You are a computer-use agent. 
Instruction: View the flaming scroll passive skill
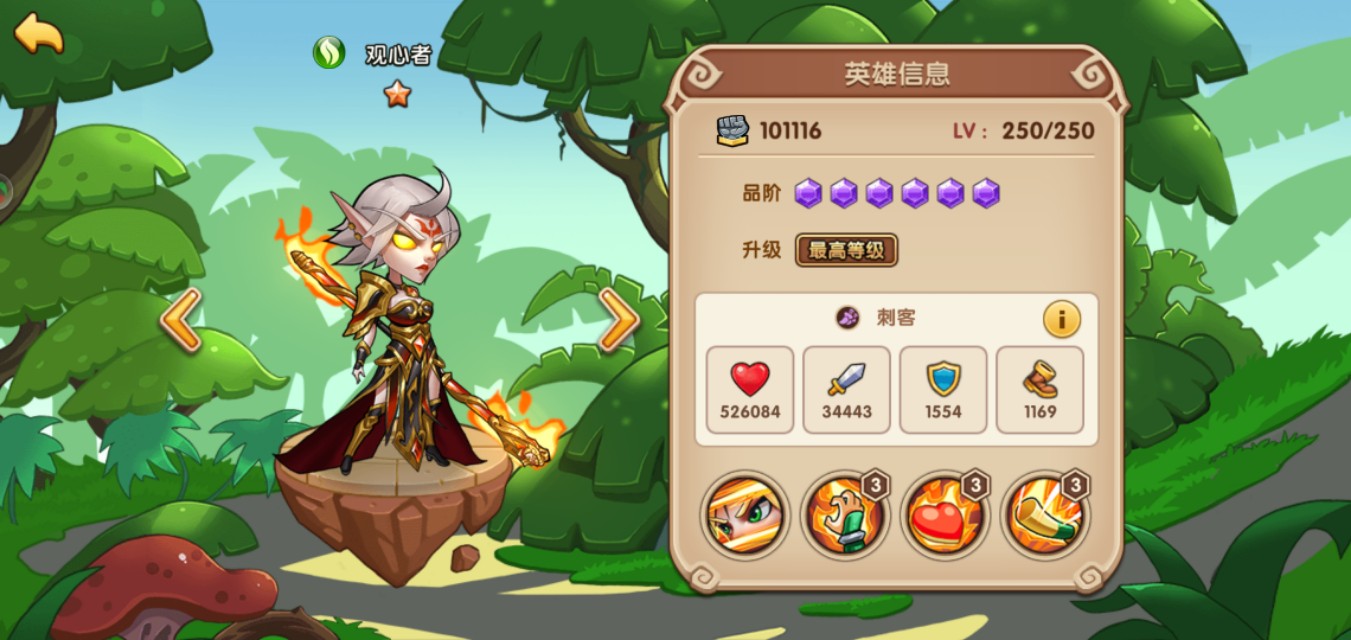tap(1044, 515)
